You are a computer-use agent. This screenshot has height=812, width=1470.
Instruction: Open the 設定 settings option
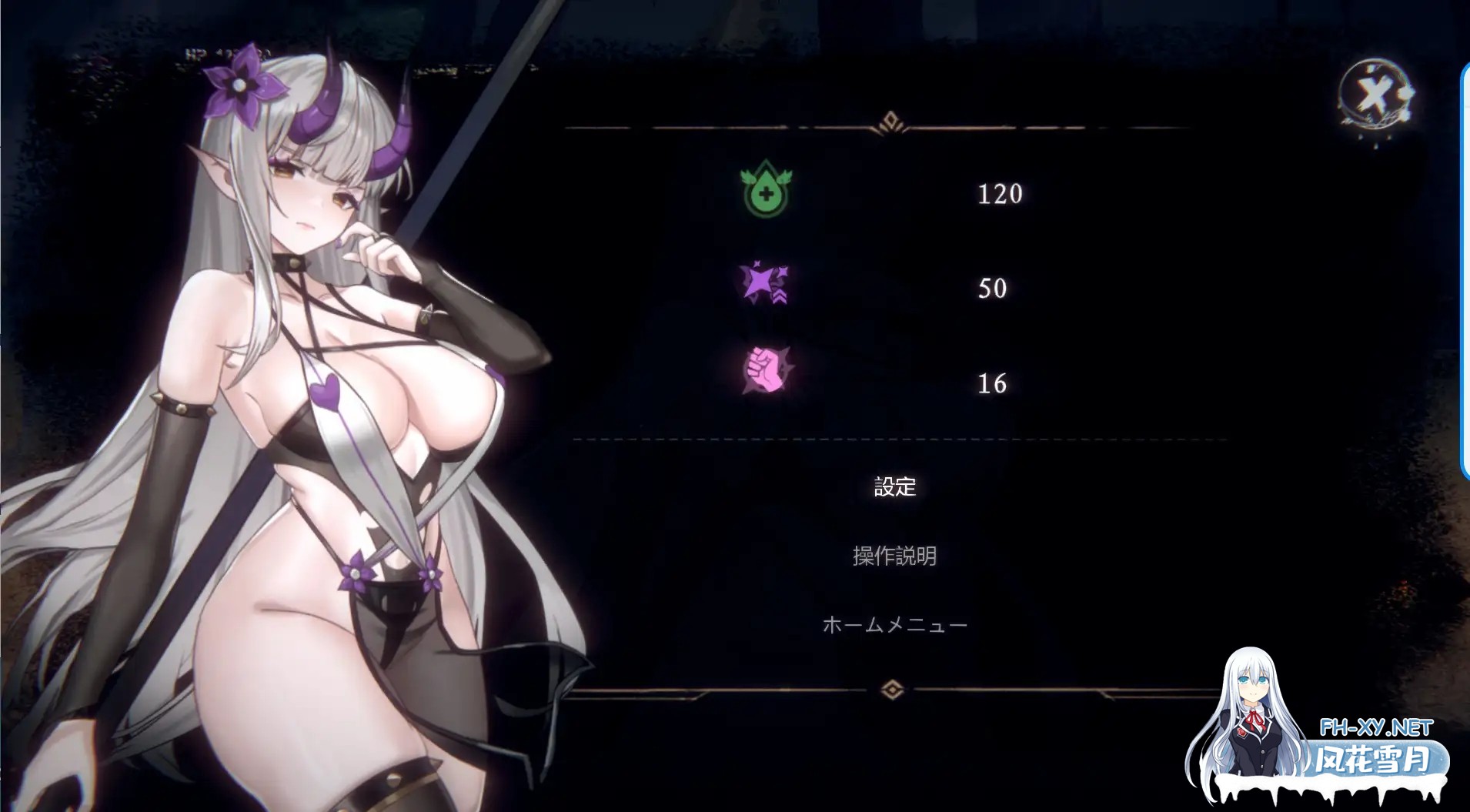tap(894, 486)
